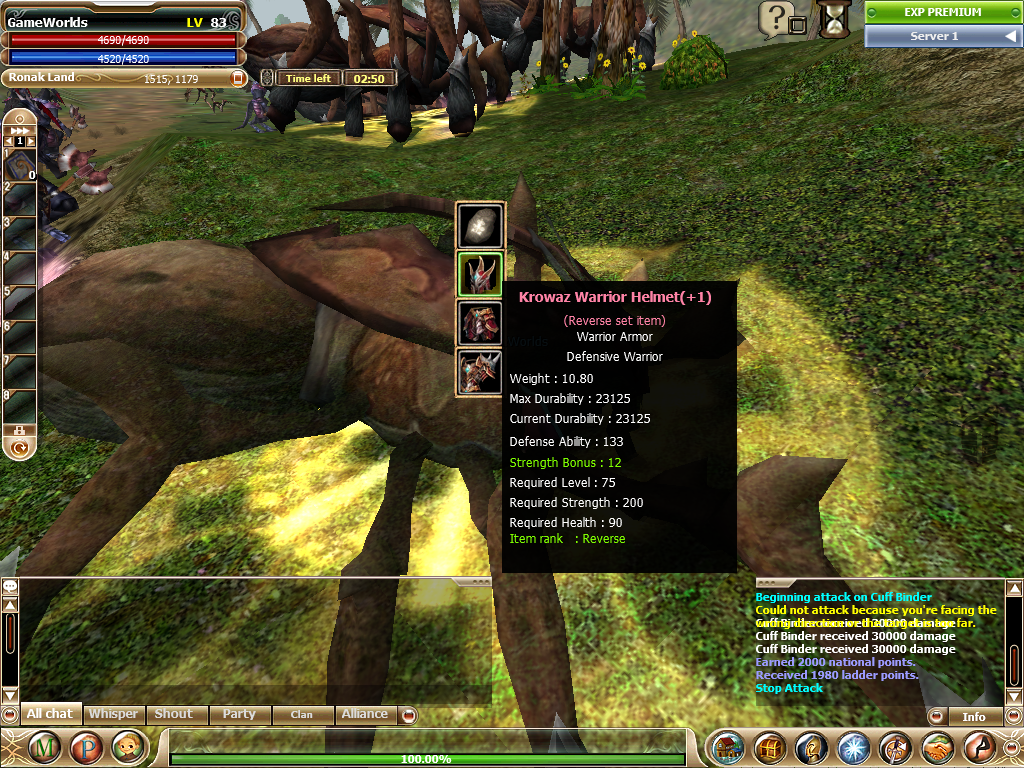Open the Clan chat tab
1025x771 pixels.
[x=301, y=714]
